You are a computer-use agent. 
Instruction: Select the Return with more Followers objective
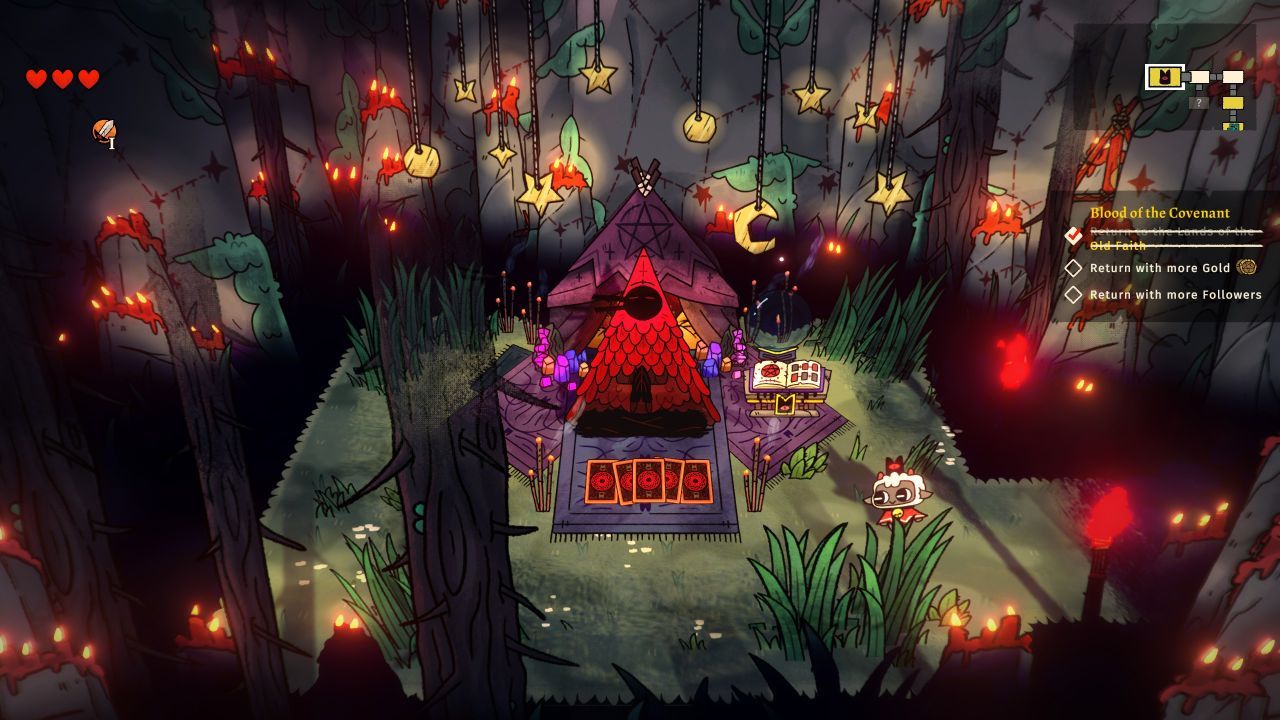pyautogui.click(x=1175, y=295)
